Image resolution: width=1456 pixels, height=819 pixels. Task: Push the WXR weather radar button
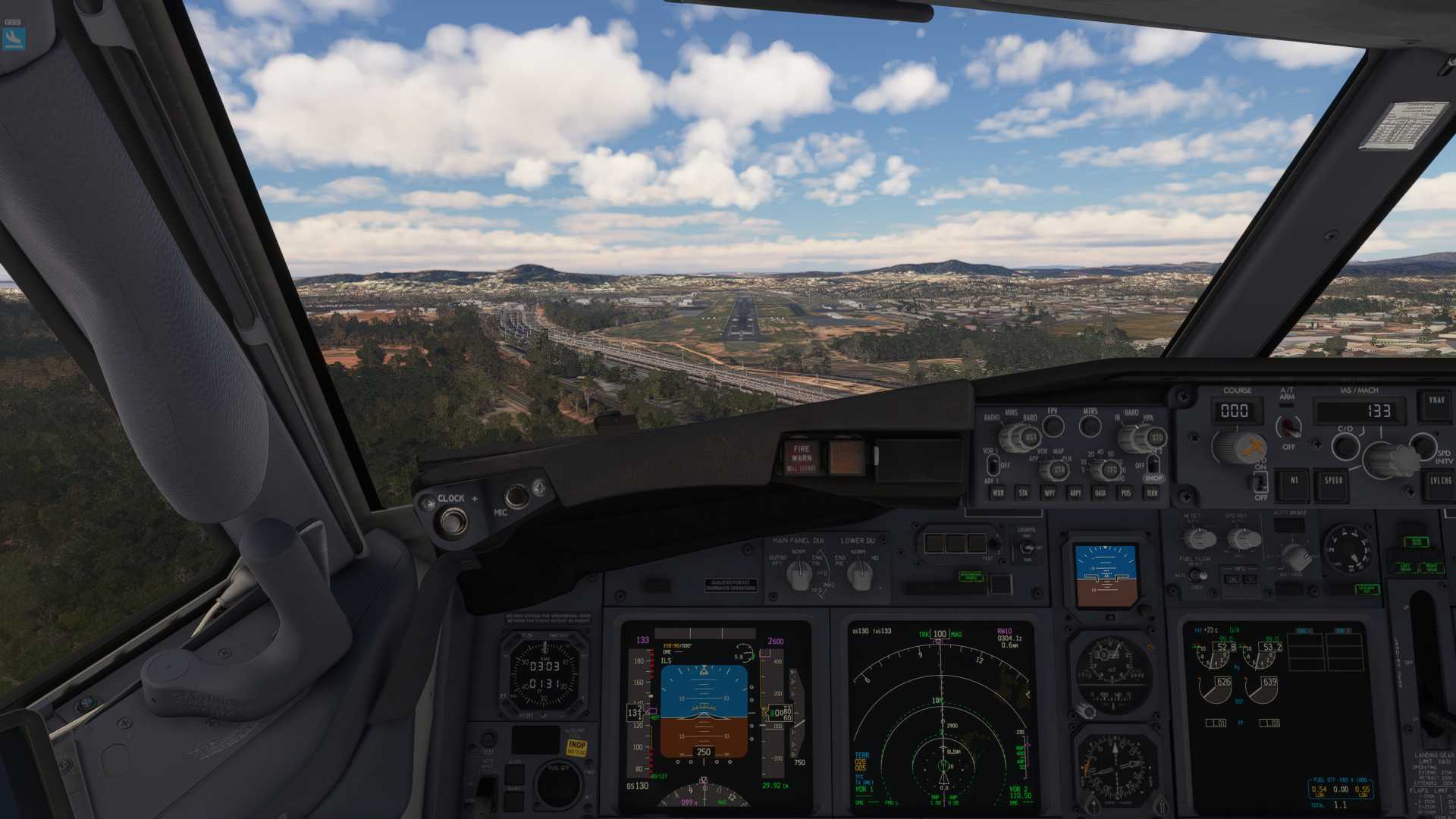point(998,493)
